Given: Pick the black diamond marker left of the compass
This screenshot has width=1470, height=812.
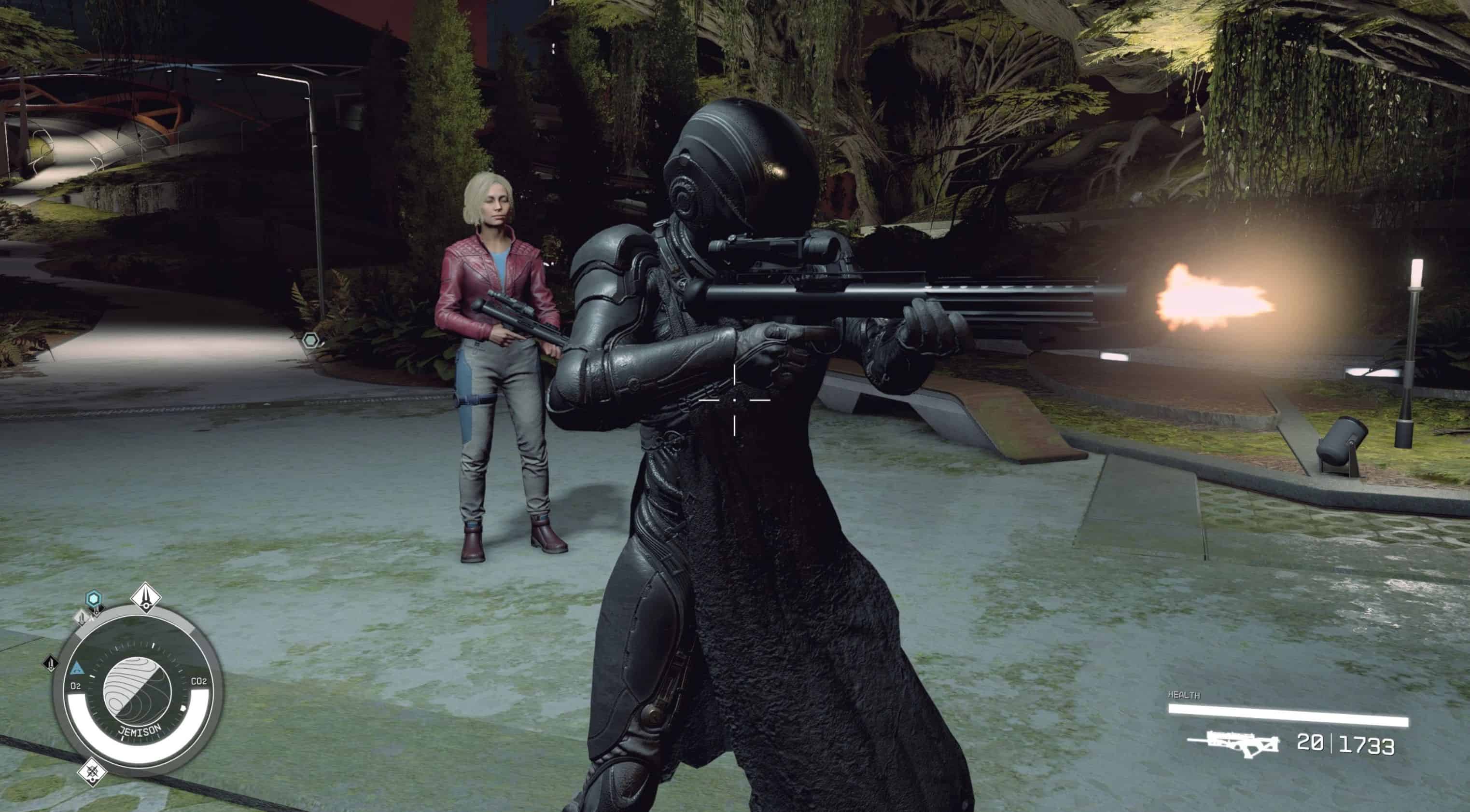Looking at the screenshot, I should click(x=51, y=663).
